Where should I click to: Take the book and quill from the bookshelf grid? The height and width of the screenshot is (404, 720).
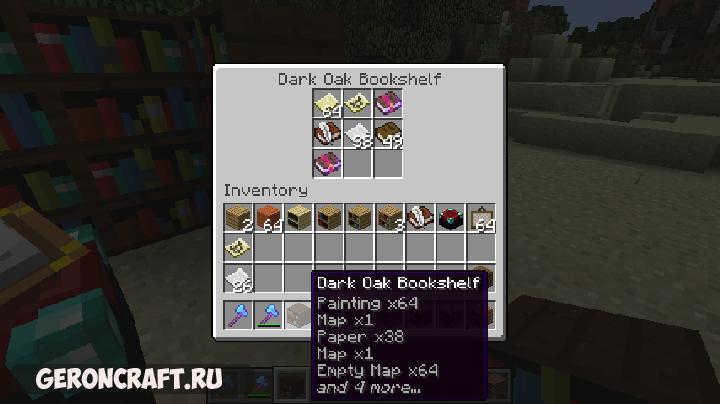point(328,133)
